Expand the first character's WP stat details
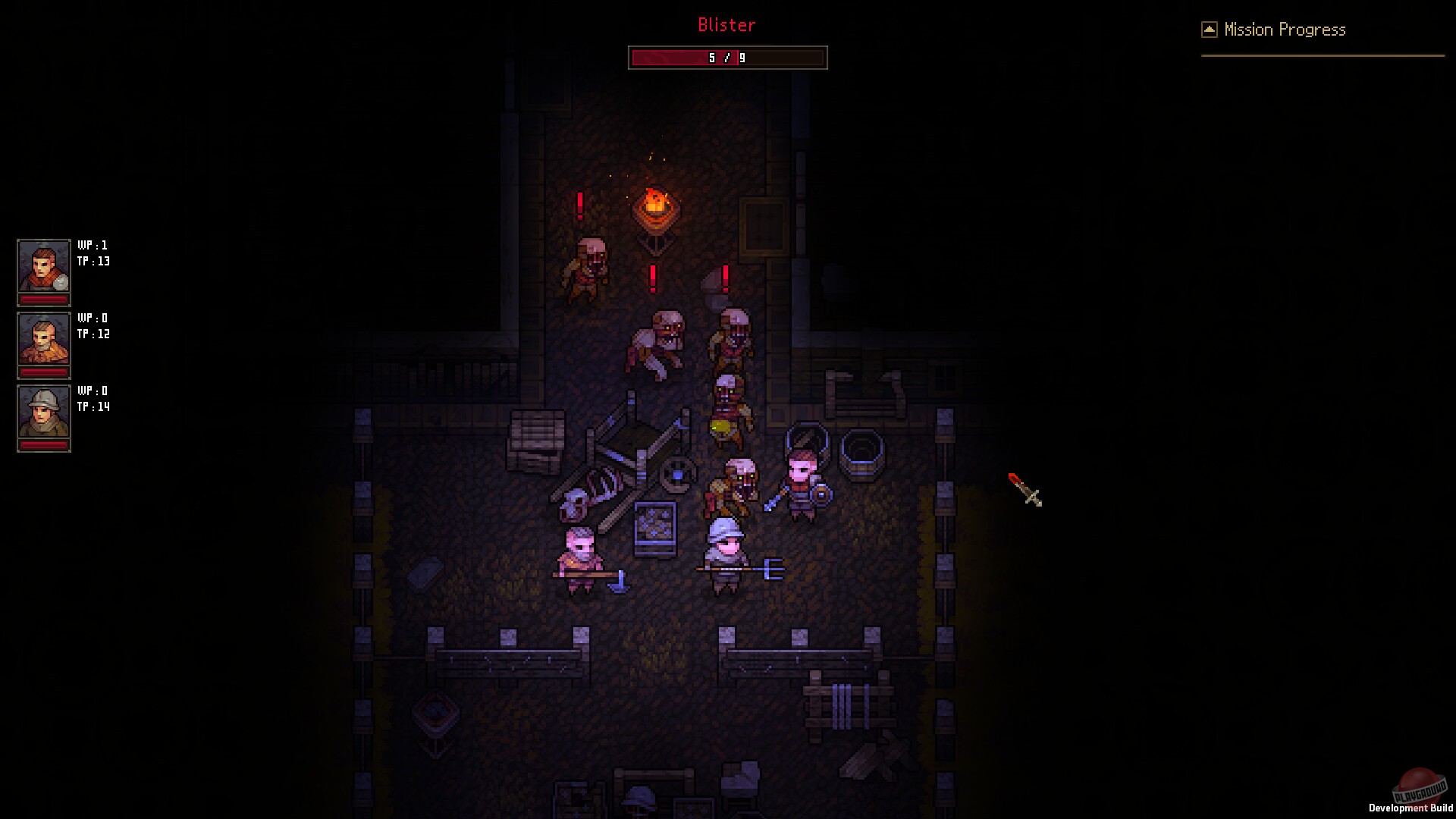The width and height of the screenshot is (1456, 819). tap(93, 245)
